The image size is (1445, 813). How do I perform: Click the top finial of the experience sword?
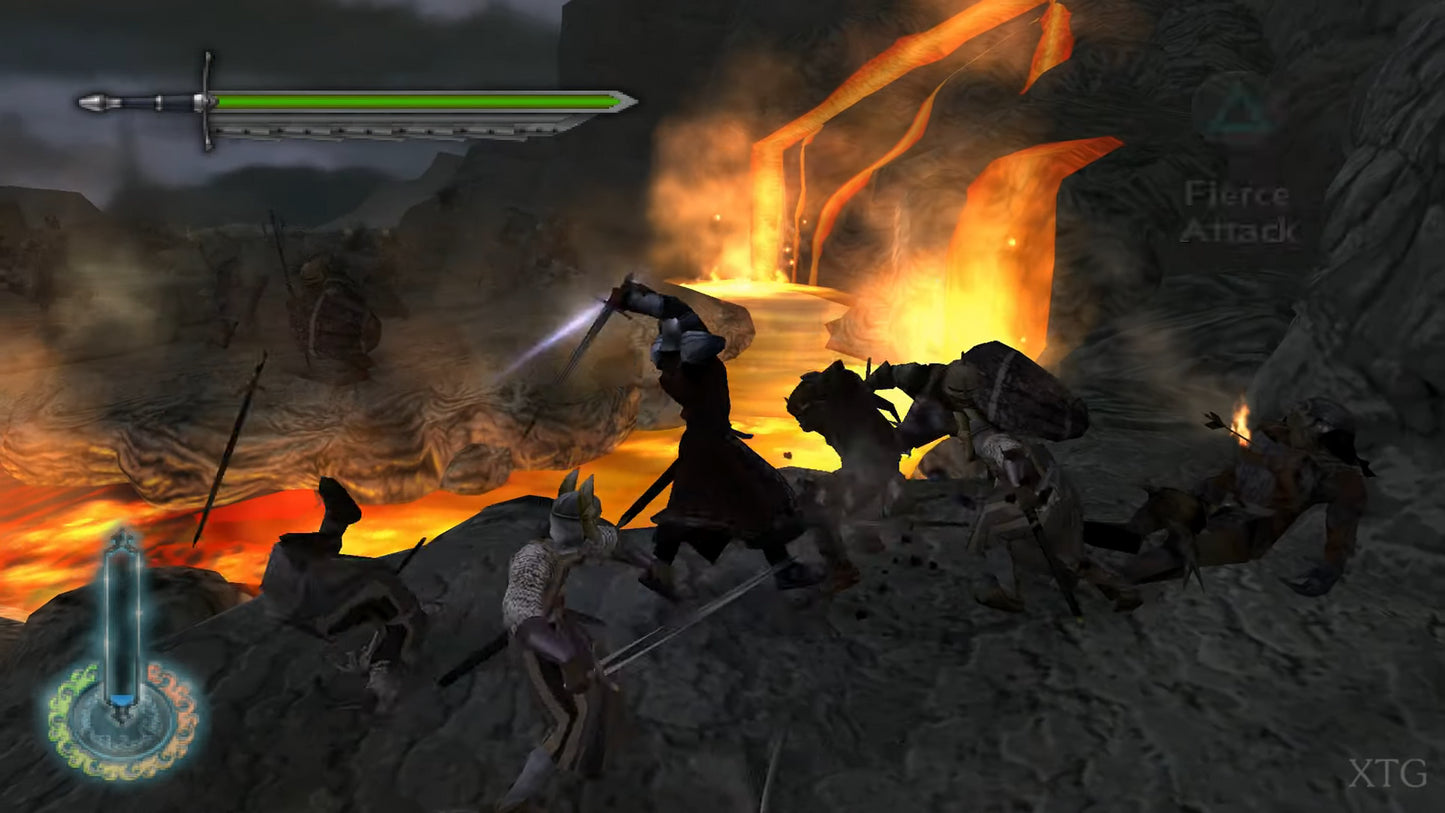tap(121, 540)
